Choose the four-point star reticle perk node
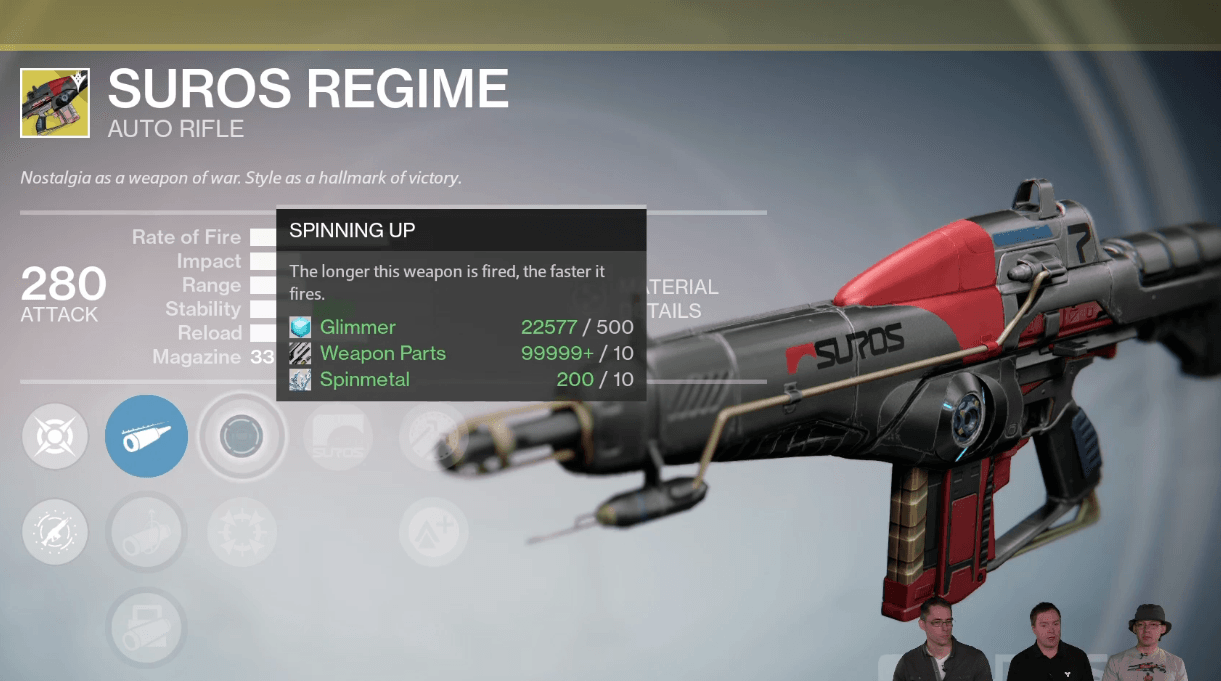Viewport: 1221px width, 681px height. (54, 436)
